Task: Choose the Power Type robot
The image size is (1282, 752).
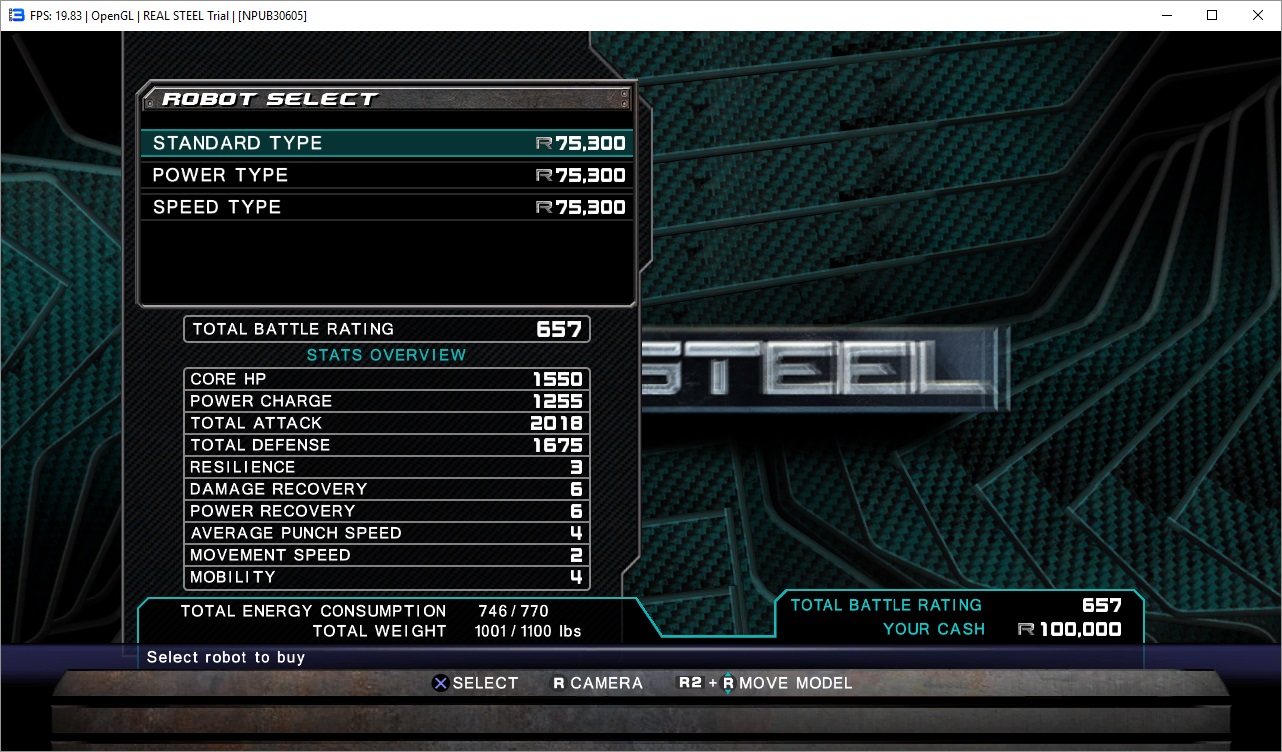Action: coord(386,175)
